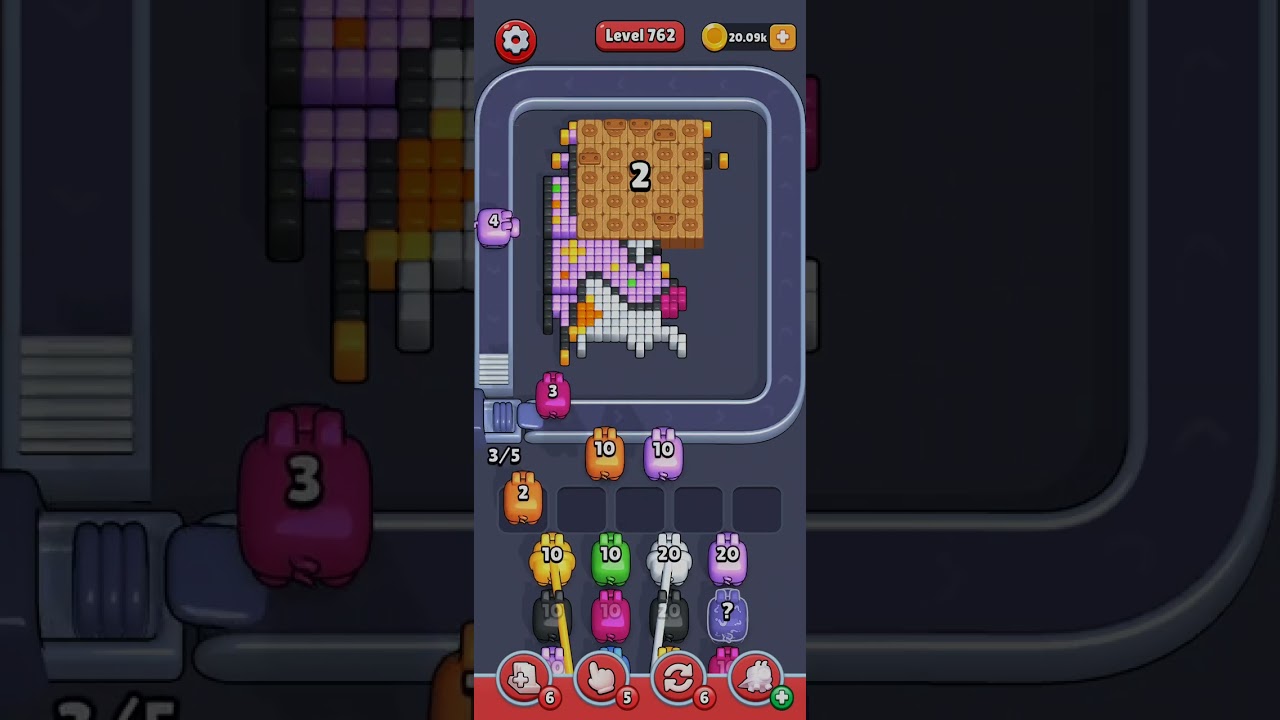Activate the add-slot booster

click(x=523, y=679)
